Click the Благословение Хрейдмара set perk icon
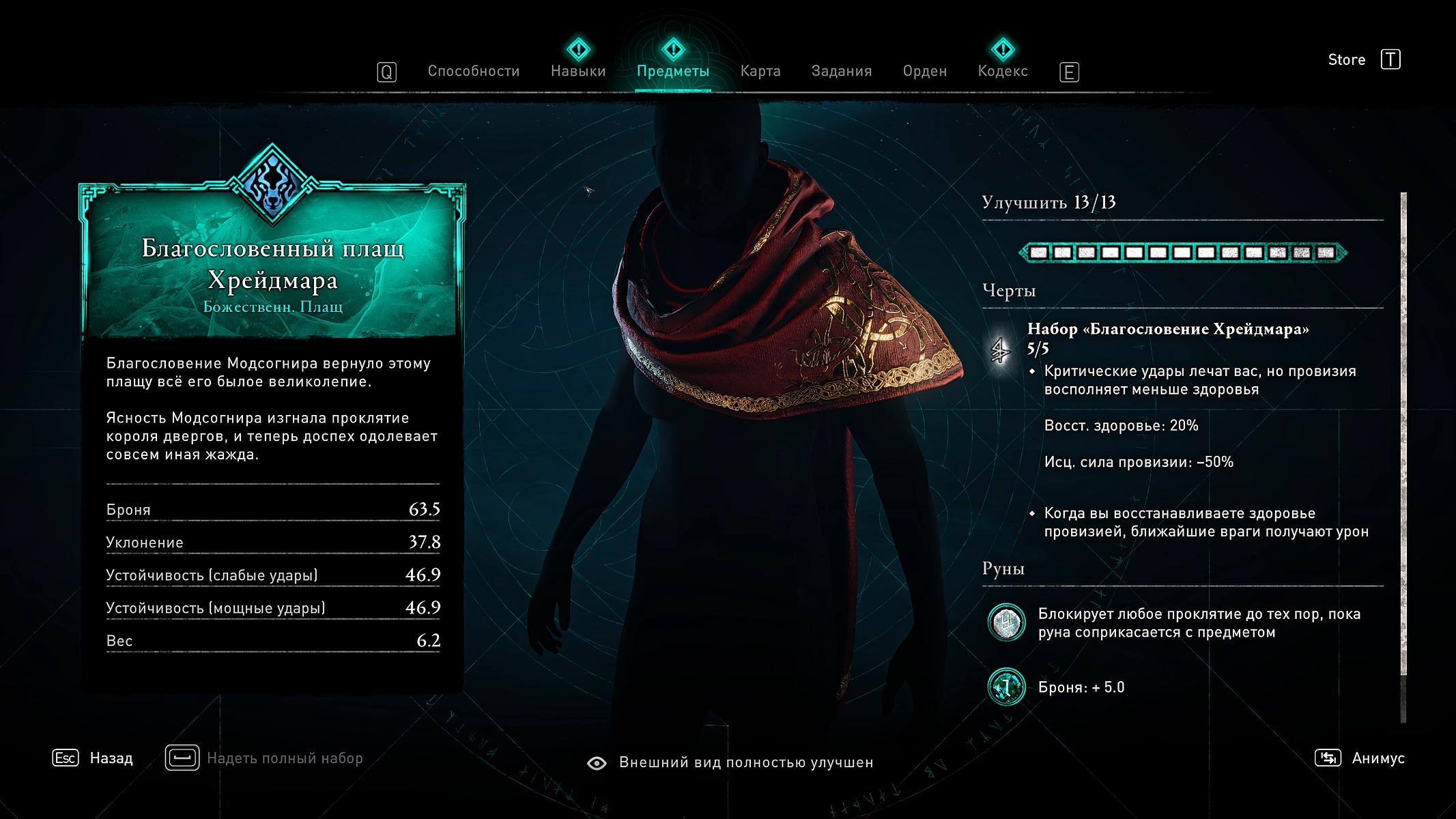Screen dimensions: 1456x819 click(x=1001, y=351)
